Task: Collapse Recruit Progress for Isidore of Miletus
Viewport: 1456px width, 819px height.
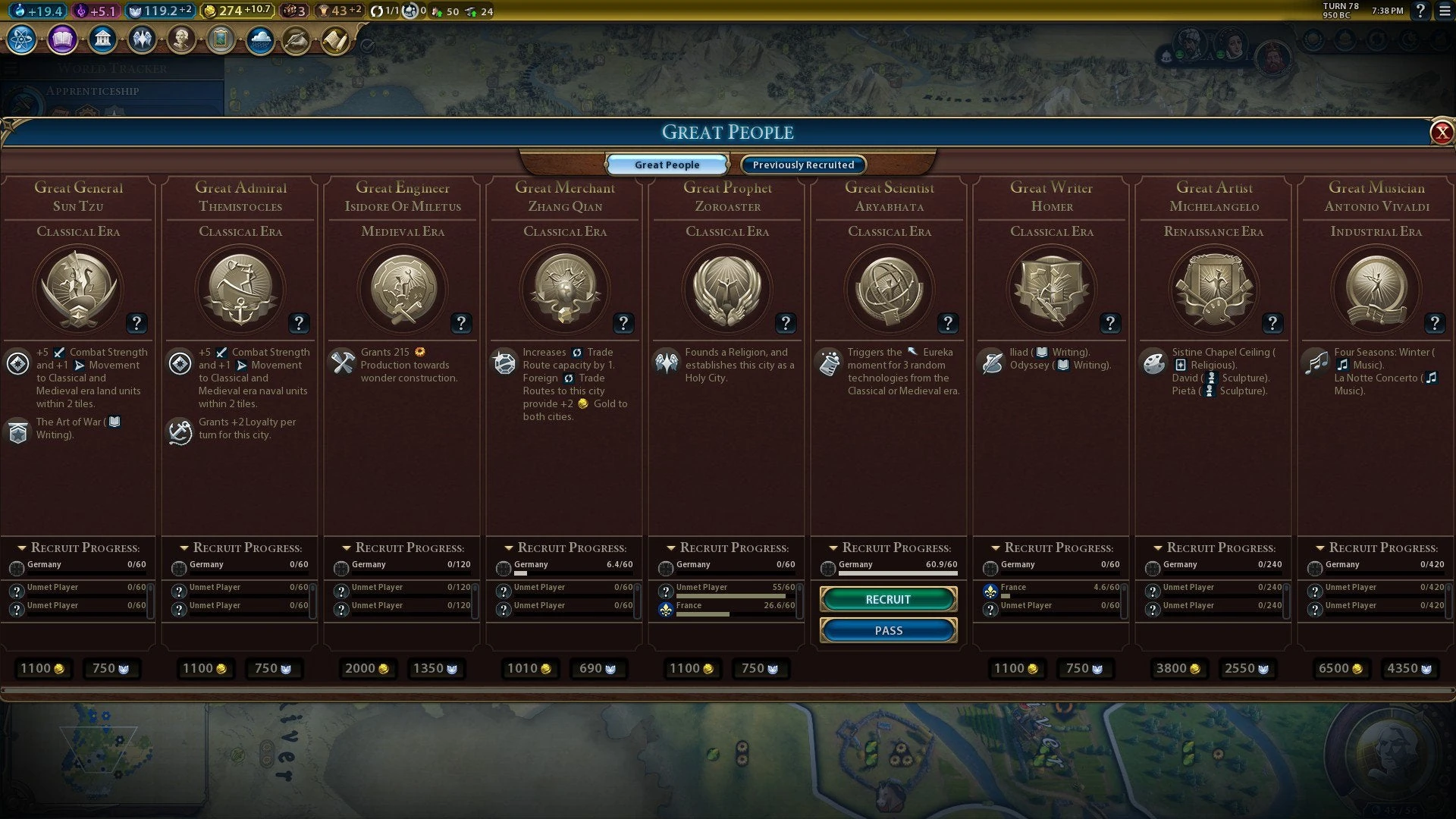Action: tap(345, 547)
